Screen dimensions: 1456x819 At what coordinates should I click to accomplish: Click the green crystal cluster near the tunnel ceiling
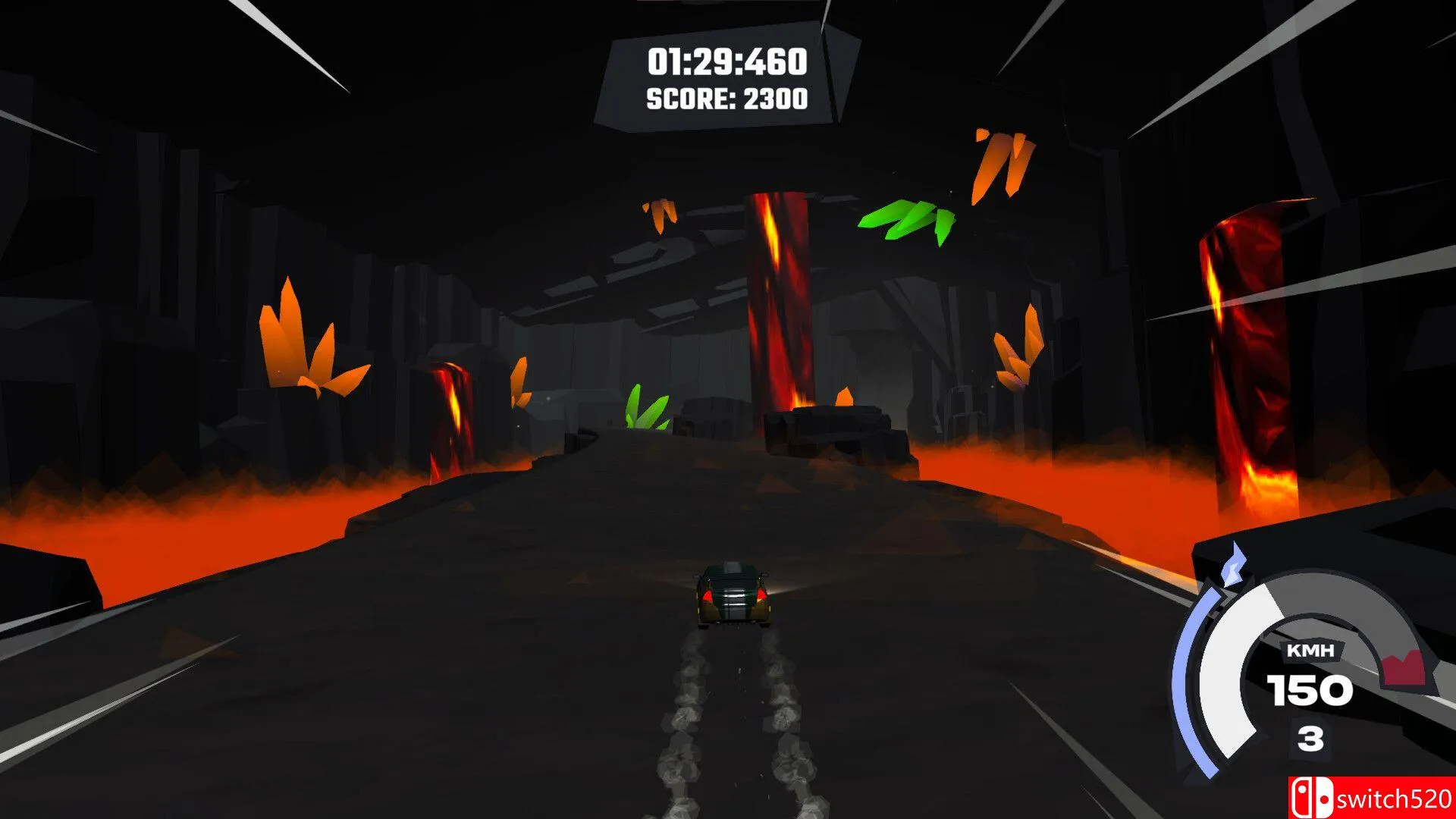point(906,220)
